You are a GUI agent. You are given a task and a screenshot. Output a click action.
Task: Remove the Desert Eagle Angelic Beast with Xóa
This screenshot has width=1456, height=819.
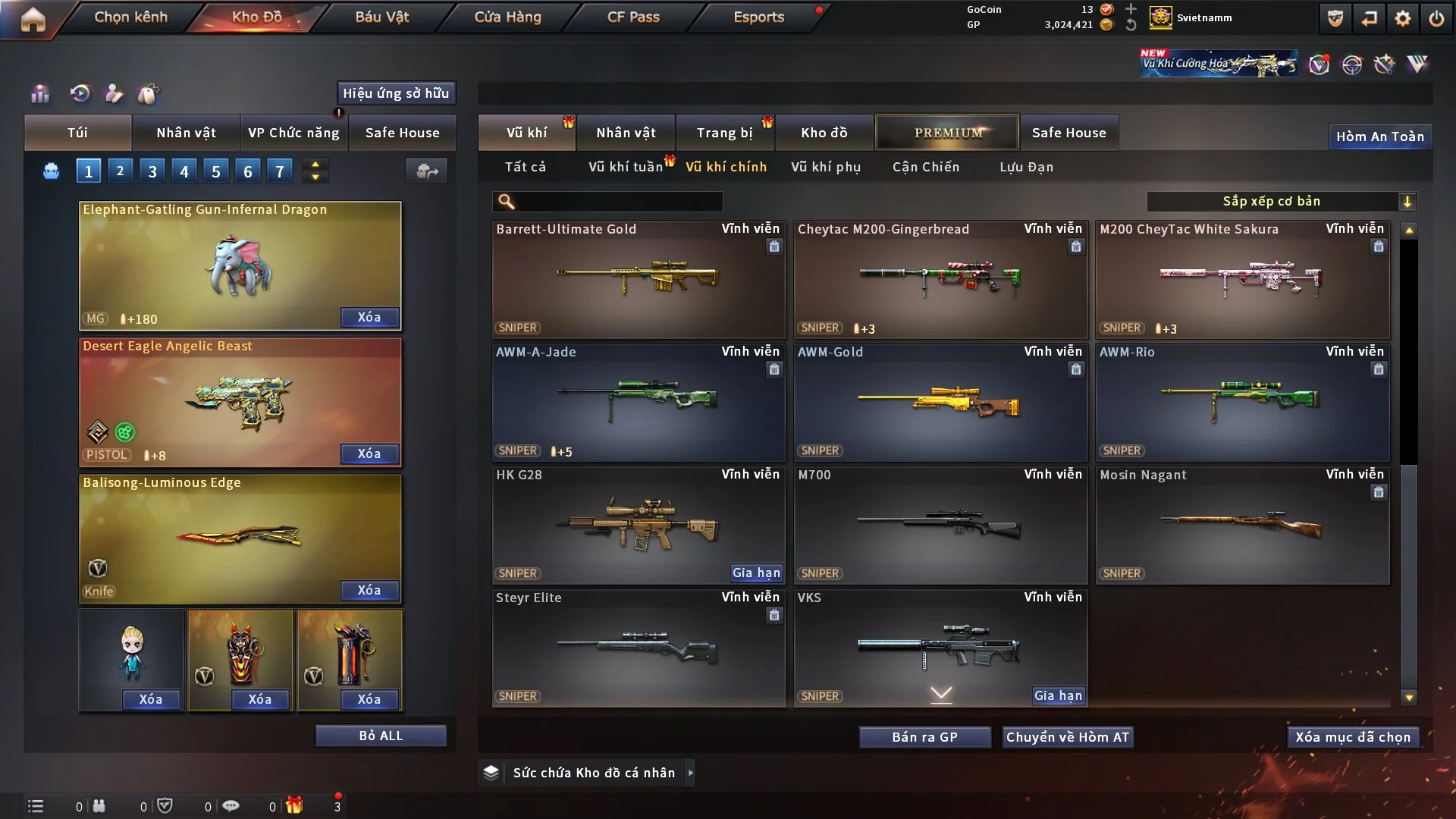tap(369, 453)
